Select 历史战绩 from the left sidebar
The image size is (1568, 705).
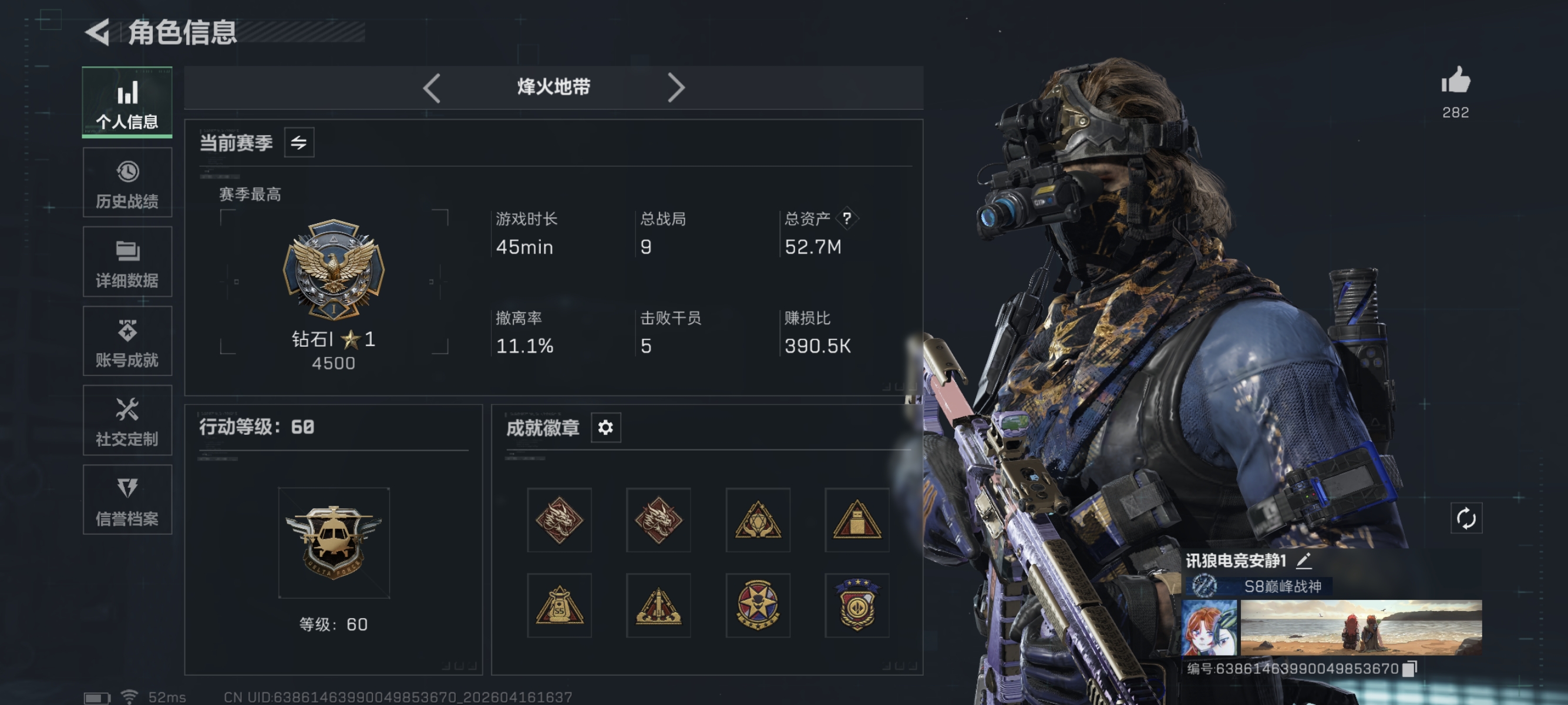(x=127, y=182)
